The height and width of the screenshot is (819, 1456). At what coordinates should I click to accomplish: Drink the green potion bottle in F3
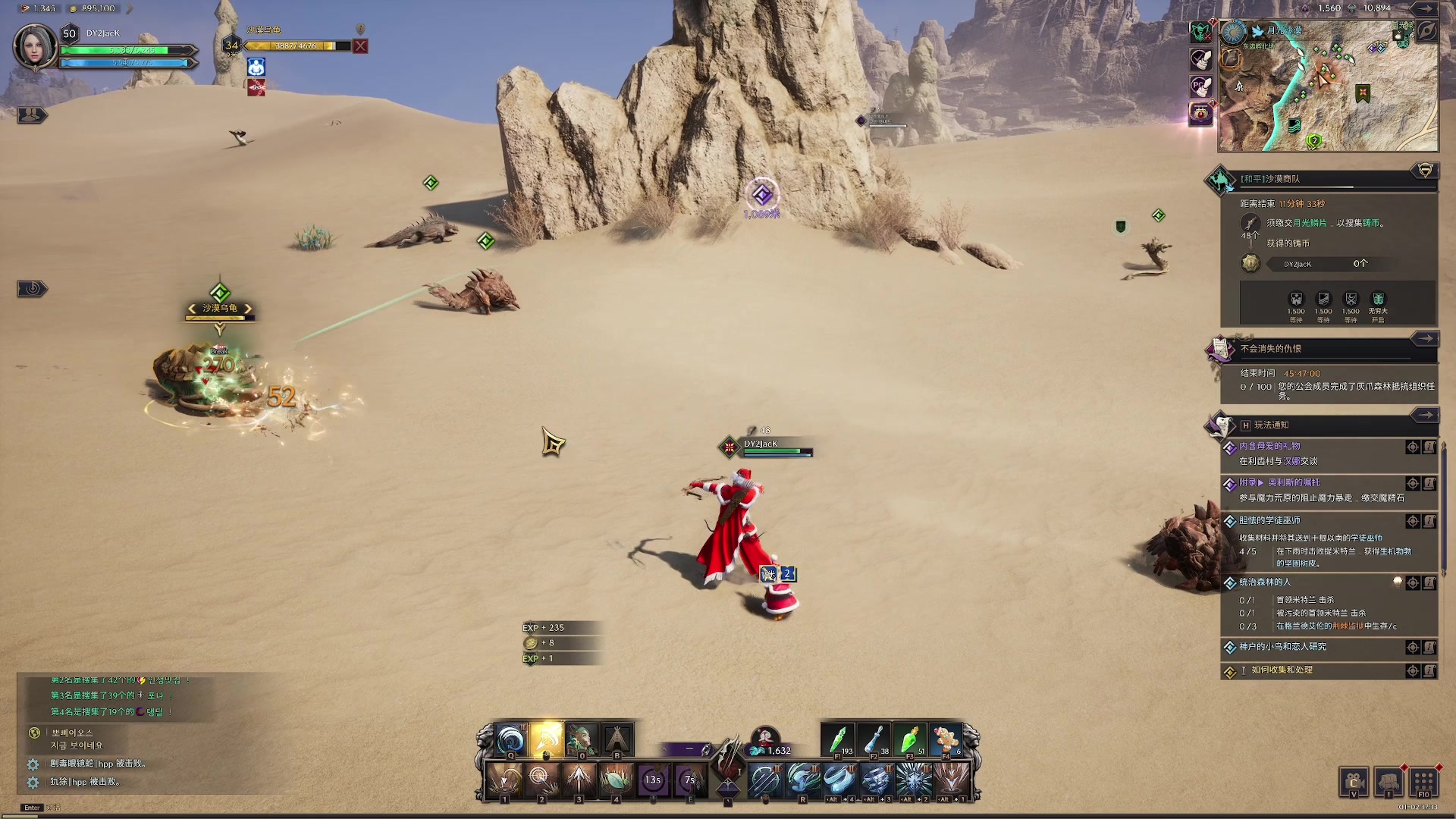coord(911,741)
